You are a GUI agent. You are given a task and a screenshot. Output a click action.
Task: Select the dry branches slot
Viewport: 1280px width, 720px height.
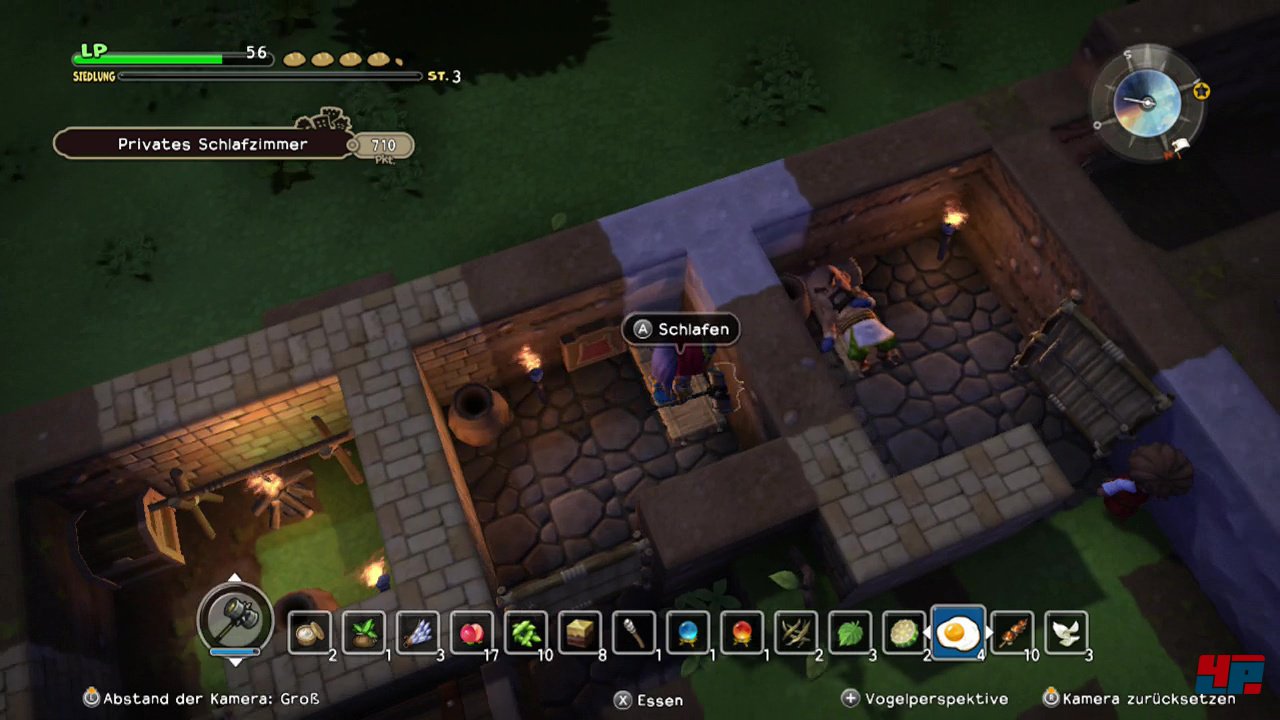(x=796, y=632)
